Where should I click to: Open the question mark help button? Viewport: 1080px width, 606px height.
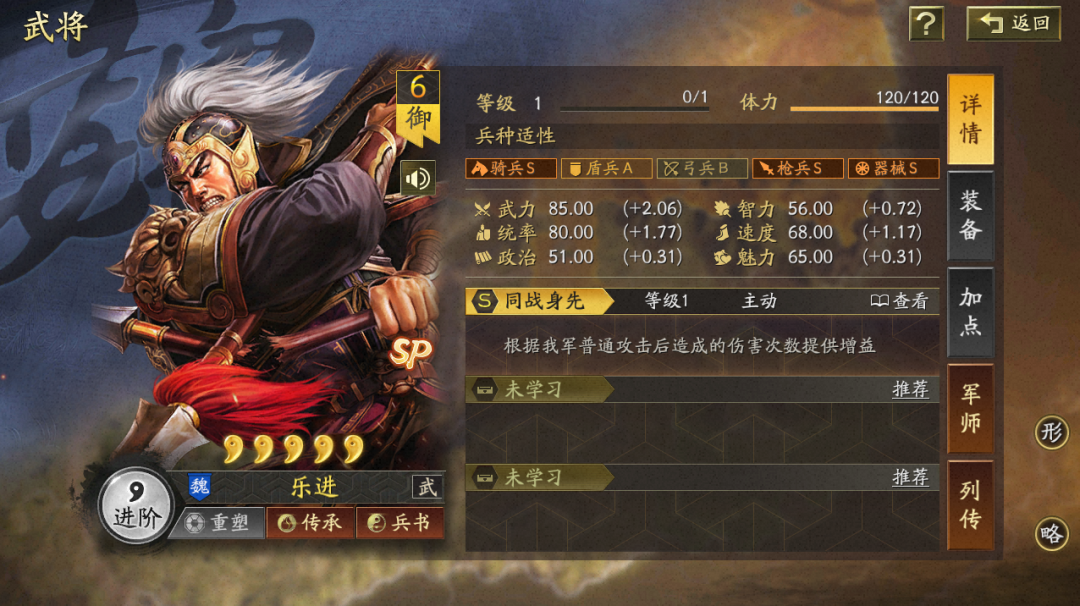pos(926,23)
